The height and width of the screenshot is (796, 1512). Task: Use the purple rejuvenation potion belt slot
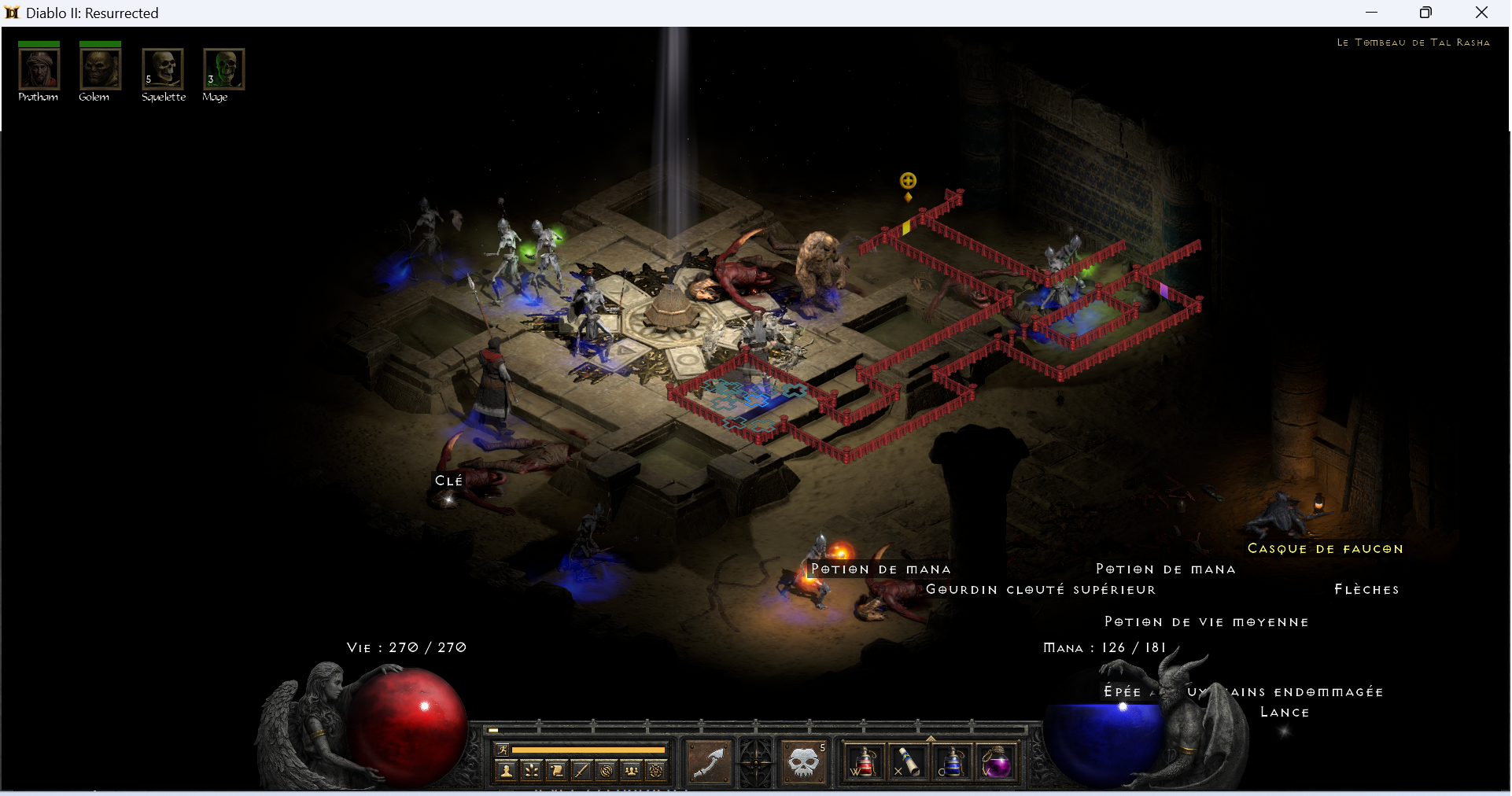tap(997, 761)
